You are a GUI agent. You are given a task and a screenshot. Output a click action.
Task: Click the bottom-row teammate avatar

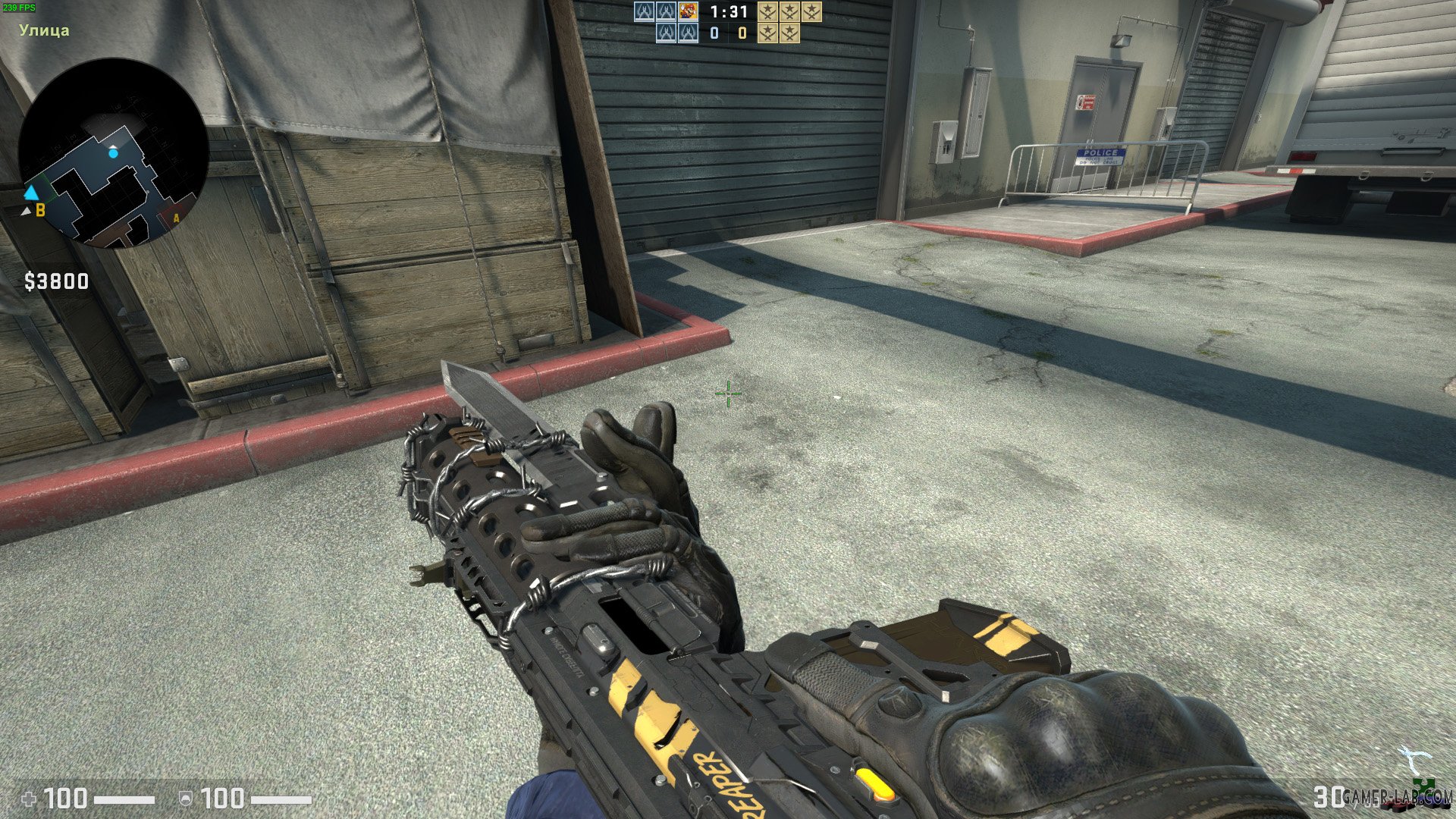[666, 35]
